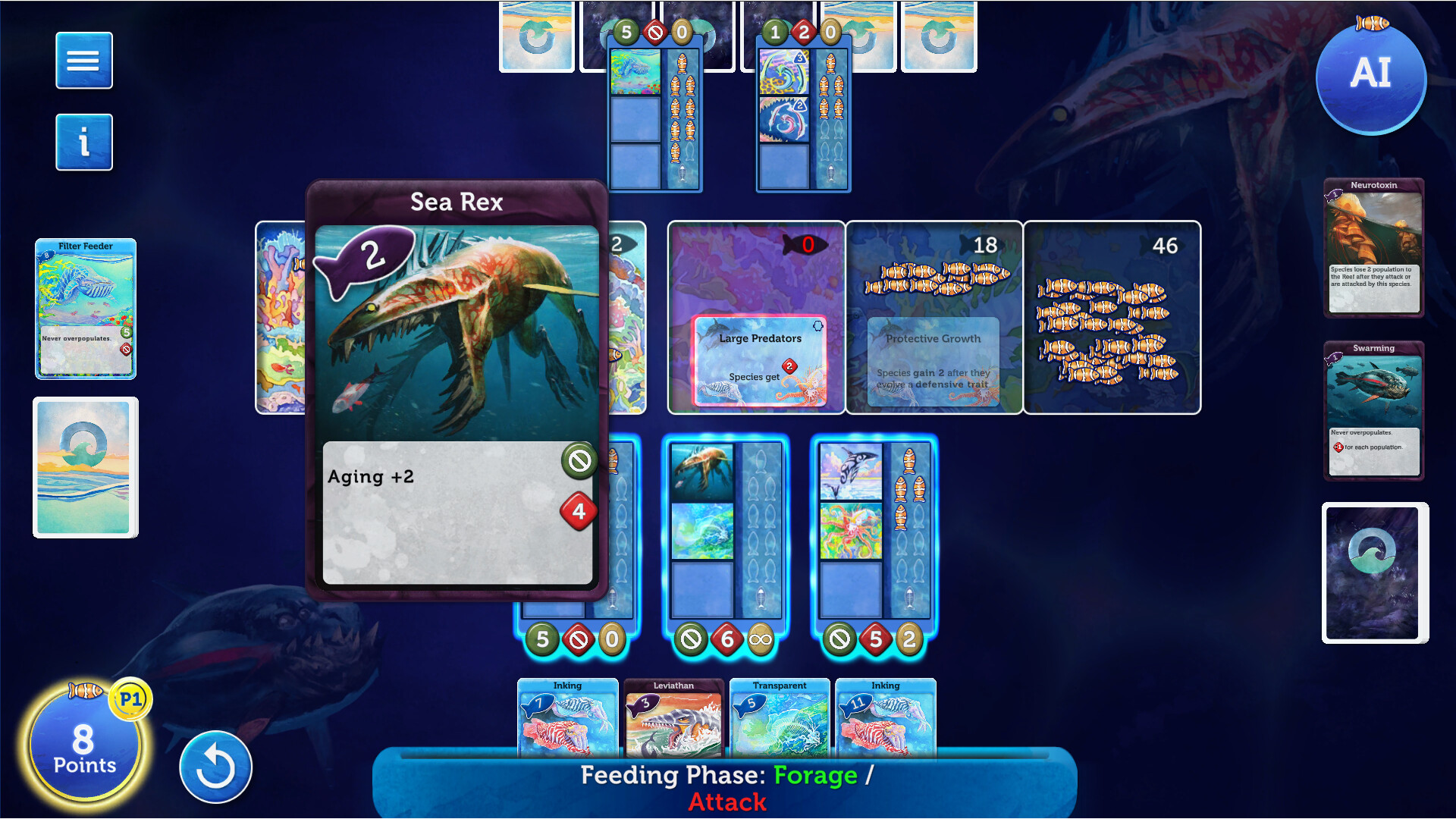This screenshot has height=819, width=1456.
Task: Open the hamburger menu
Action: (x=83, y=60)
